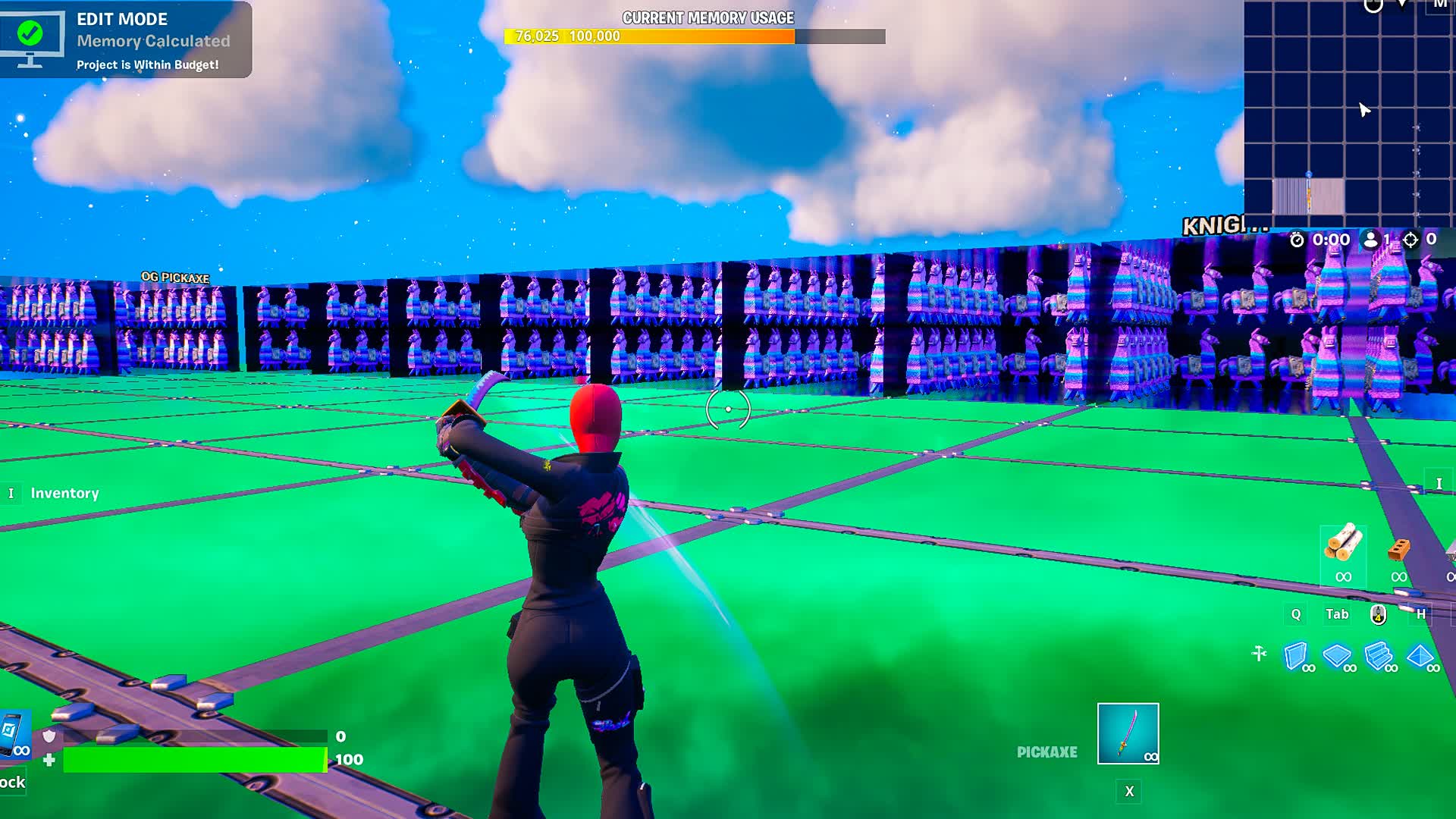This screenshot has height=819, width=1456.
Task: Click the match timer stopwatch icon
Action: point(1297,240)
